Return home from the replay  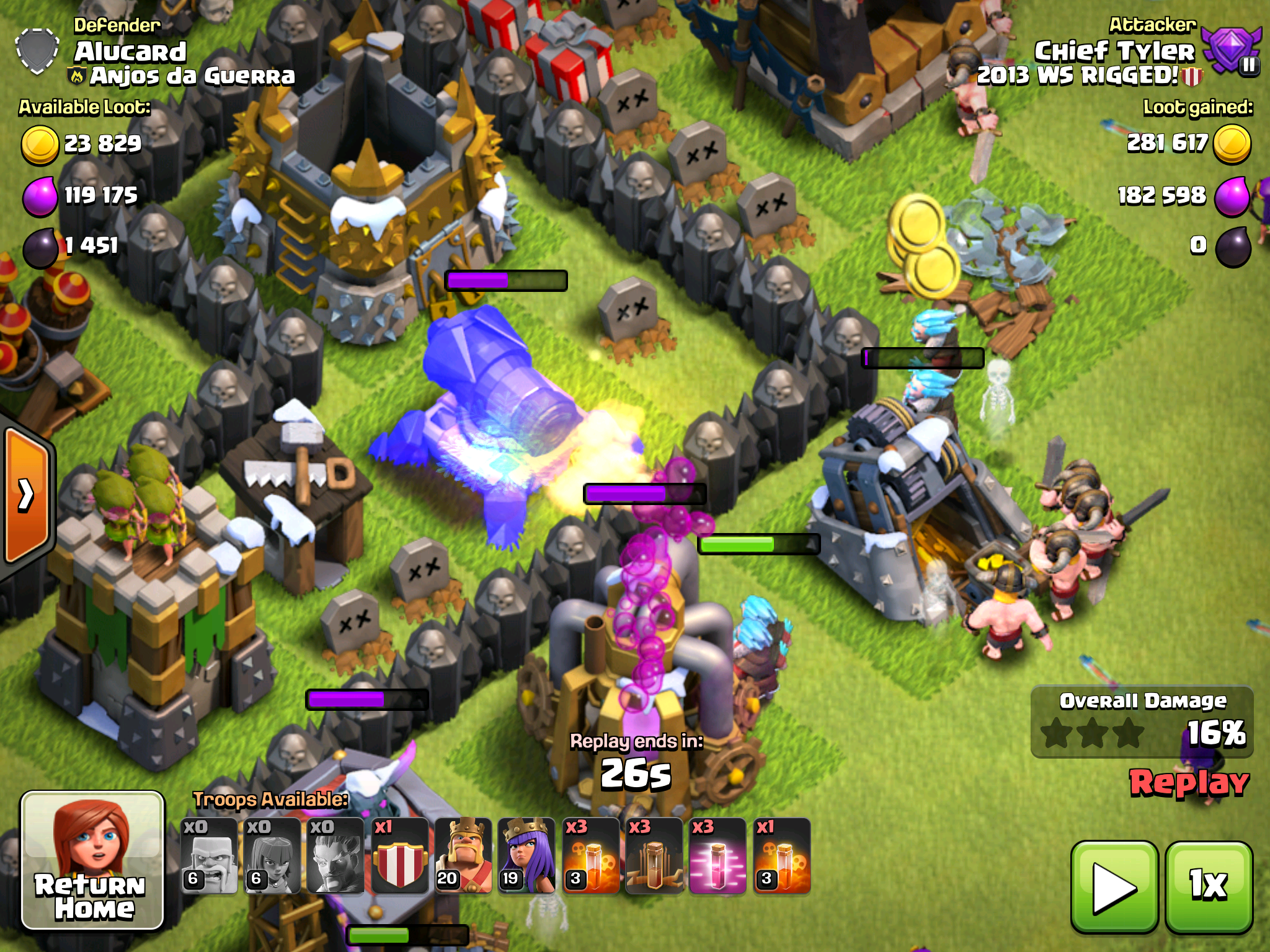pos(93,862)
